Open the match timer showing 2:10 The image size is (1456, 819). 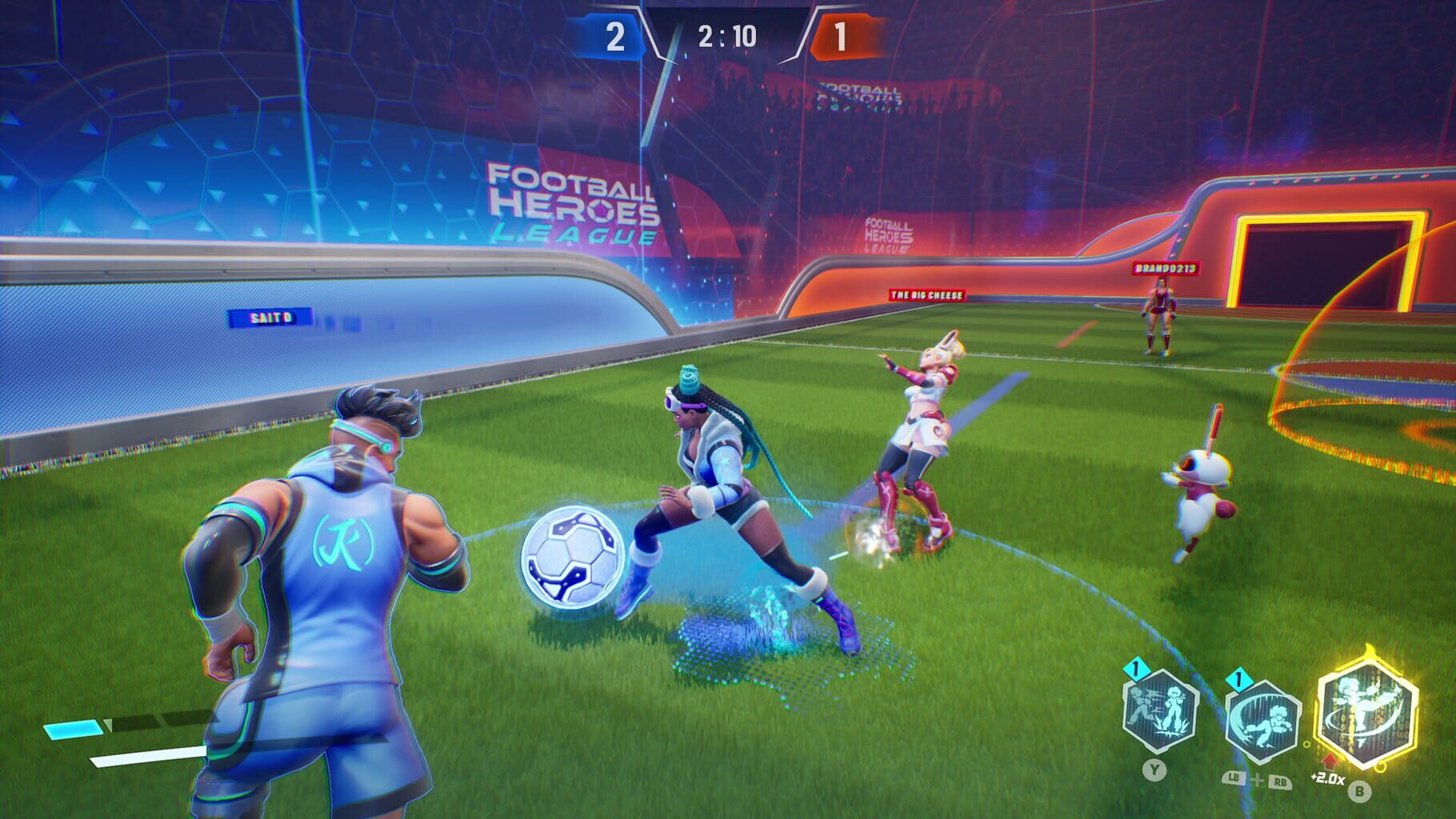(x=726, y=34)
